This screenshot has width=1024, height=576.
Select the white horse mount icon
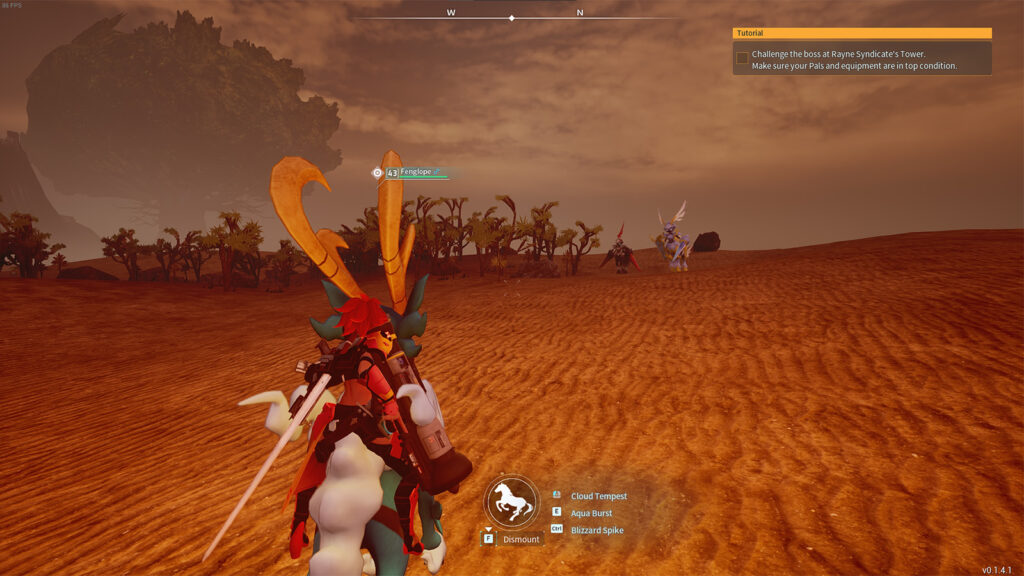click(511, 501)
